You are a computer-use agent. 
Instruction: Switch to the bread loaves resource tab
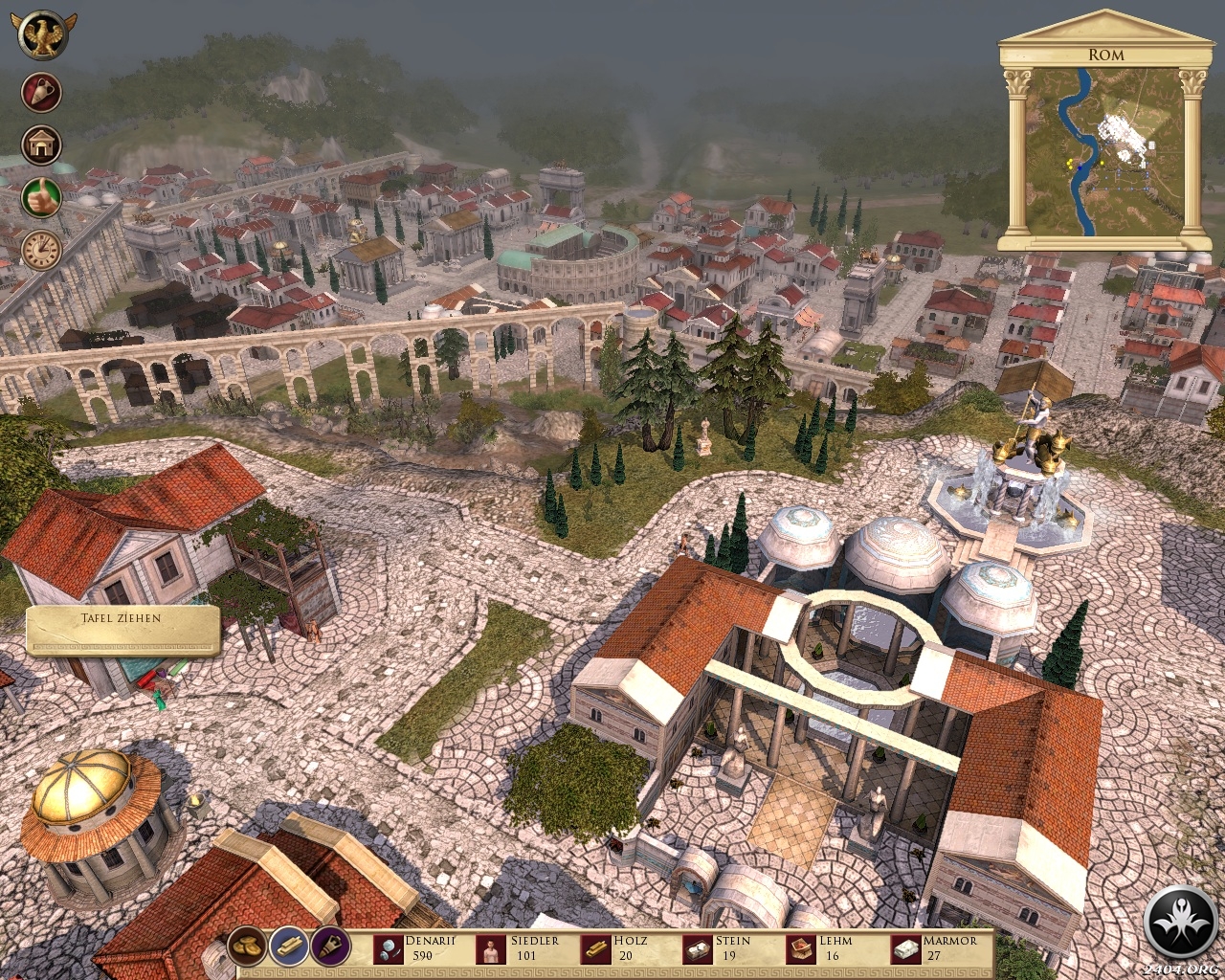[x=247, y=946]
